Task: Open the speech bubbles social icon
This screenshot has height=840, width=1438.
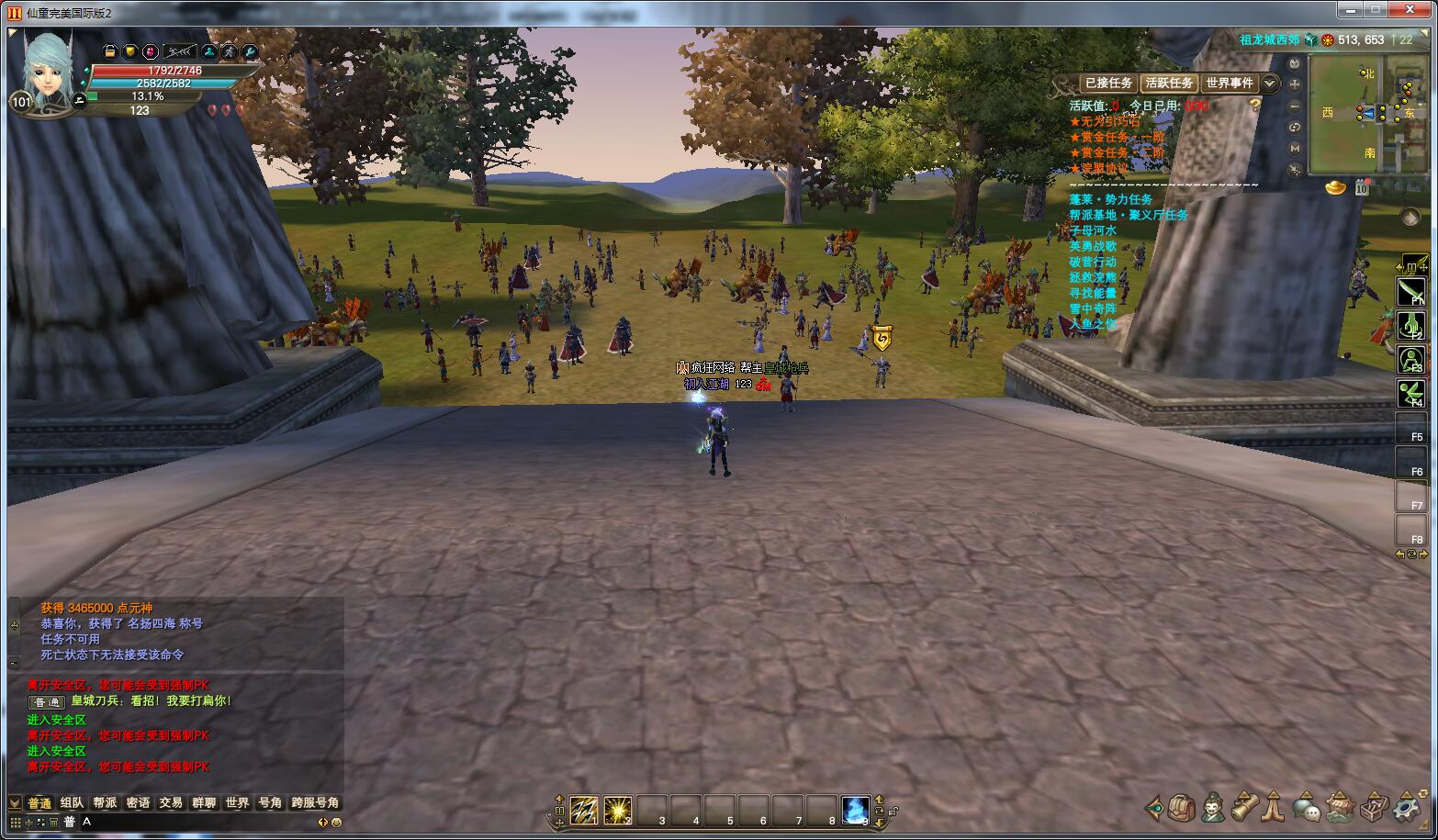Action: point(1307,808)
